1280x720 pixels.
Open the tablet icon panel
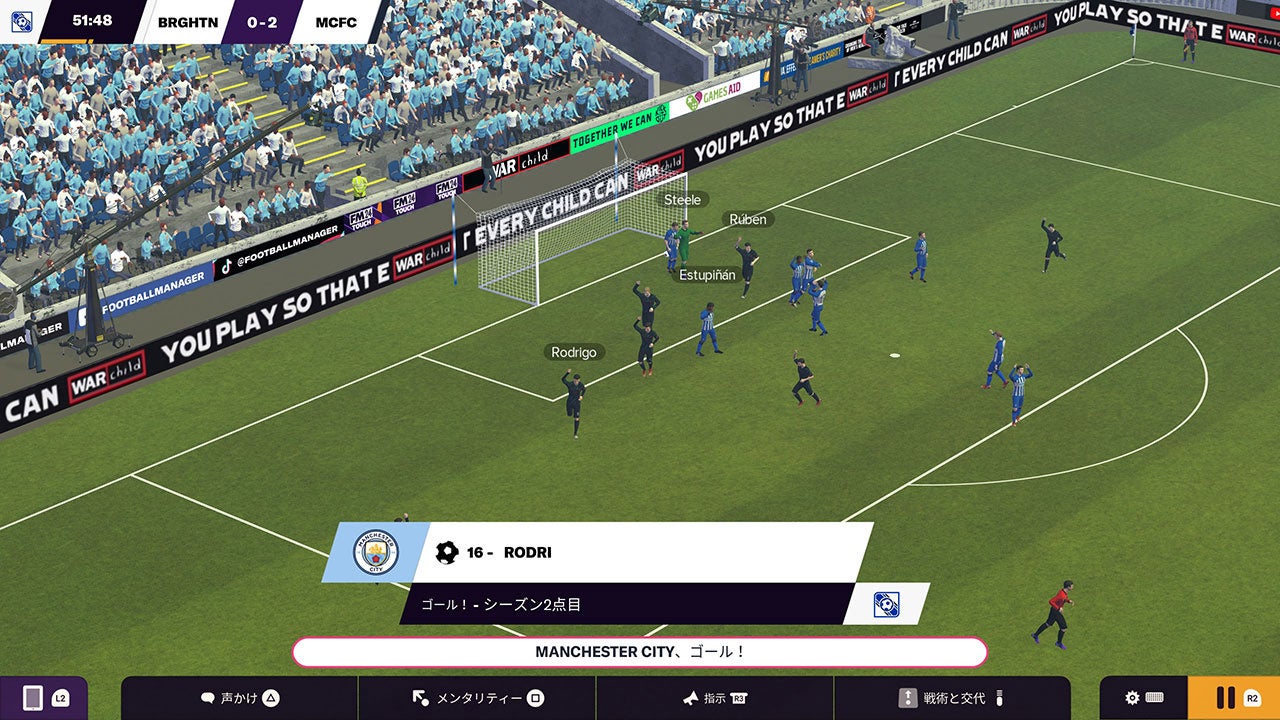[x=43, y=698]
